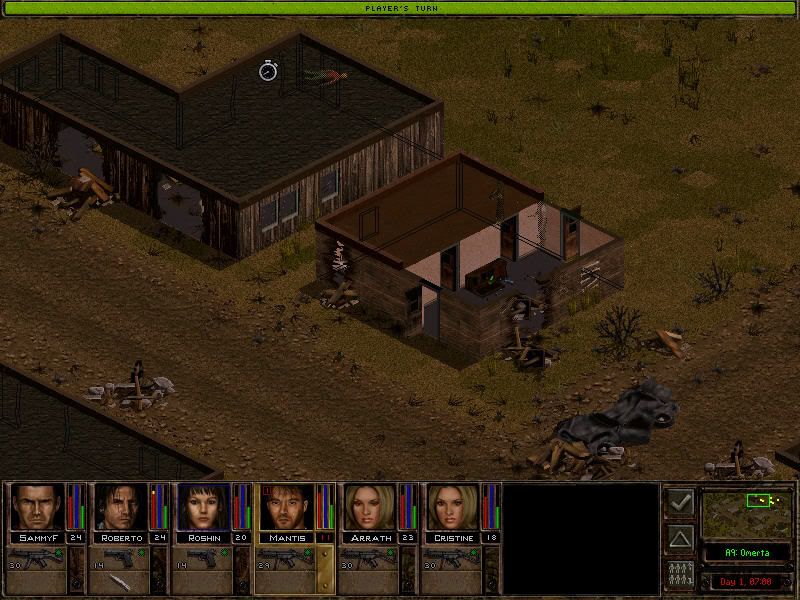The height and width of the screenshot is (600, 800).
Task: Select Roberto's portrait
Action: click(120, 508)
